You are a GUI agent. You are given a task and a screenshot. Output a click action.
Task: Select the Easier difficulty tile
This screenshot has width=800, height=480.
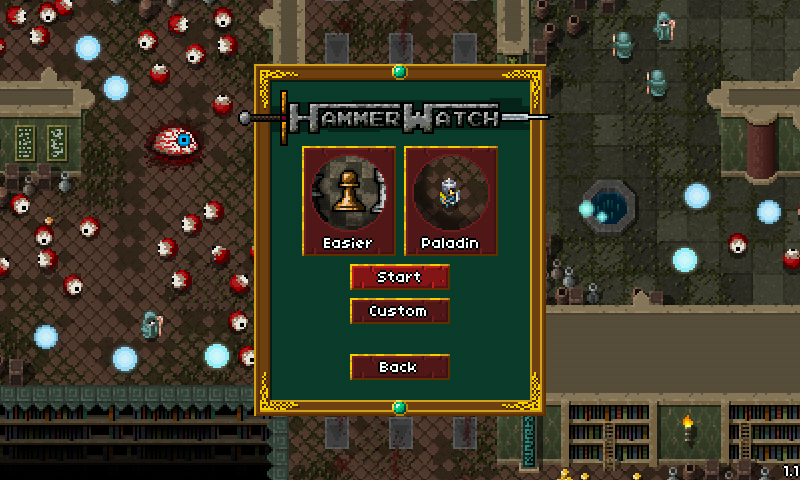coord(348,200)
